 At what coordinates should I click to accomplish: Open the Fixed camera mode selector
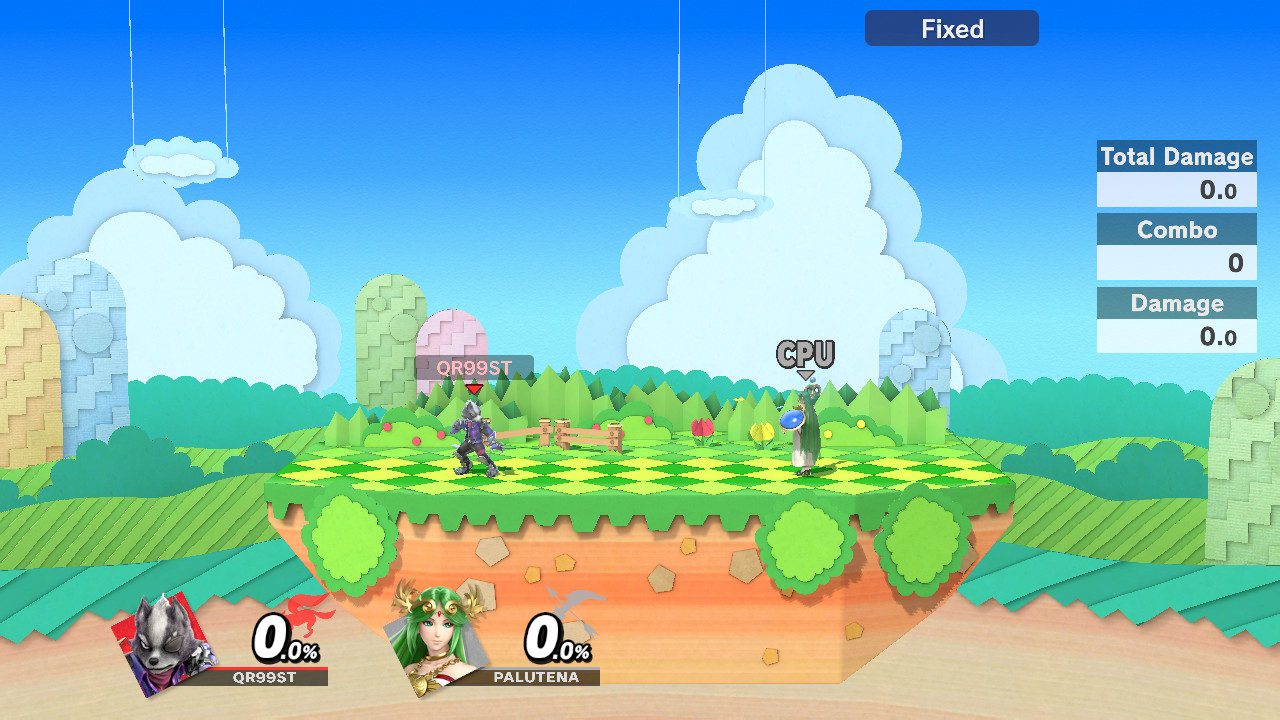pyautogui.click(x=951, y=28)
